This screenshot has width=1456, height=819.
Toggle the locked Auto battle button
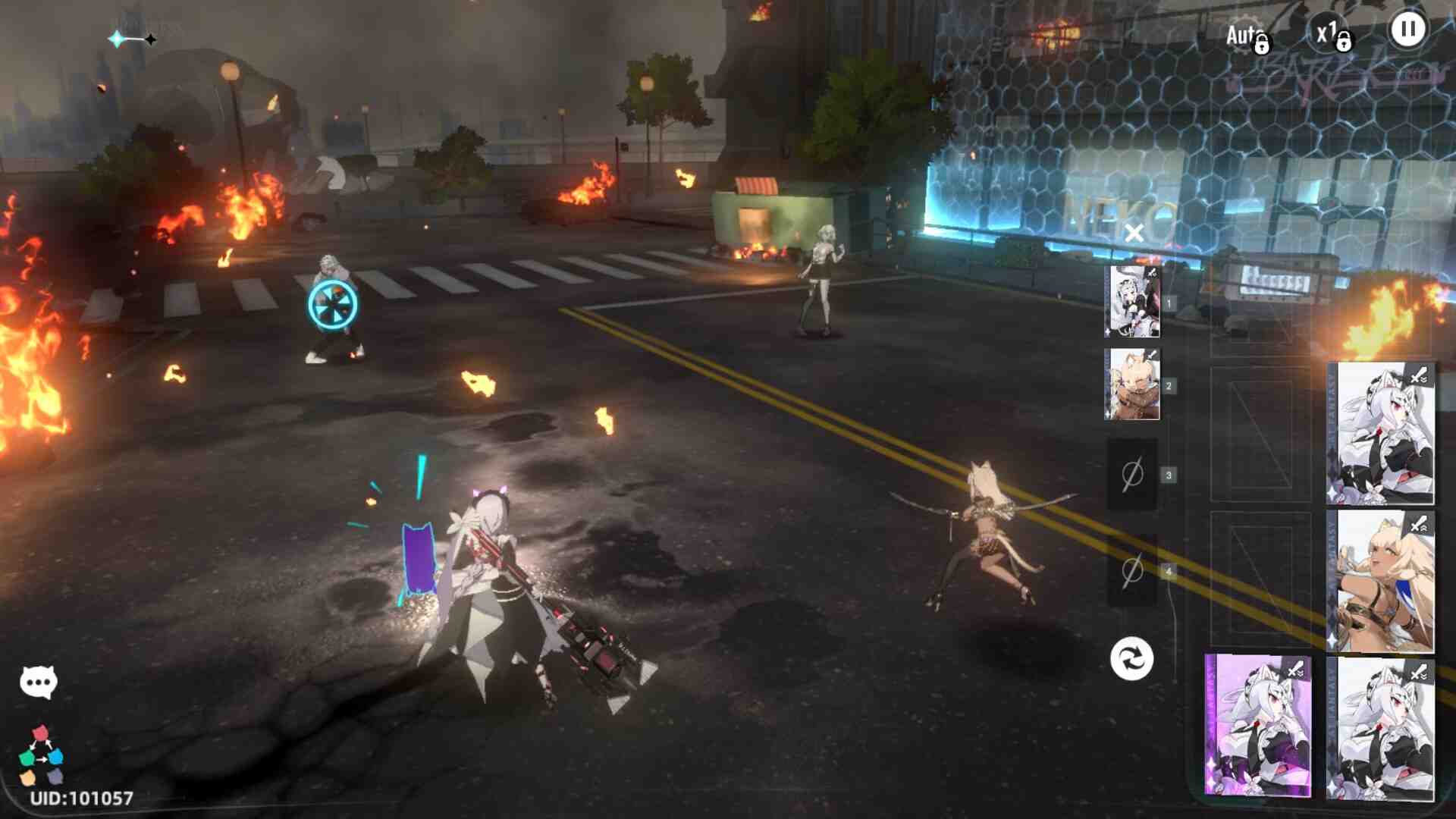coord(1247,36)
